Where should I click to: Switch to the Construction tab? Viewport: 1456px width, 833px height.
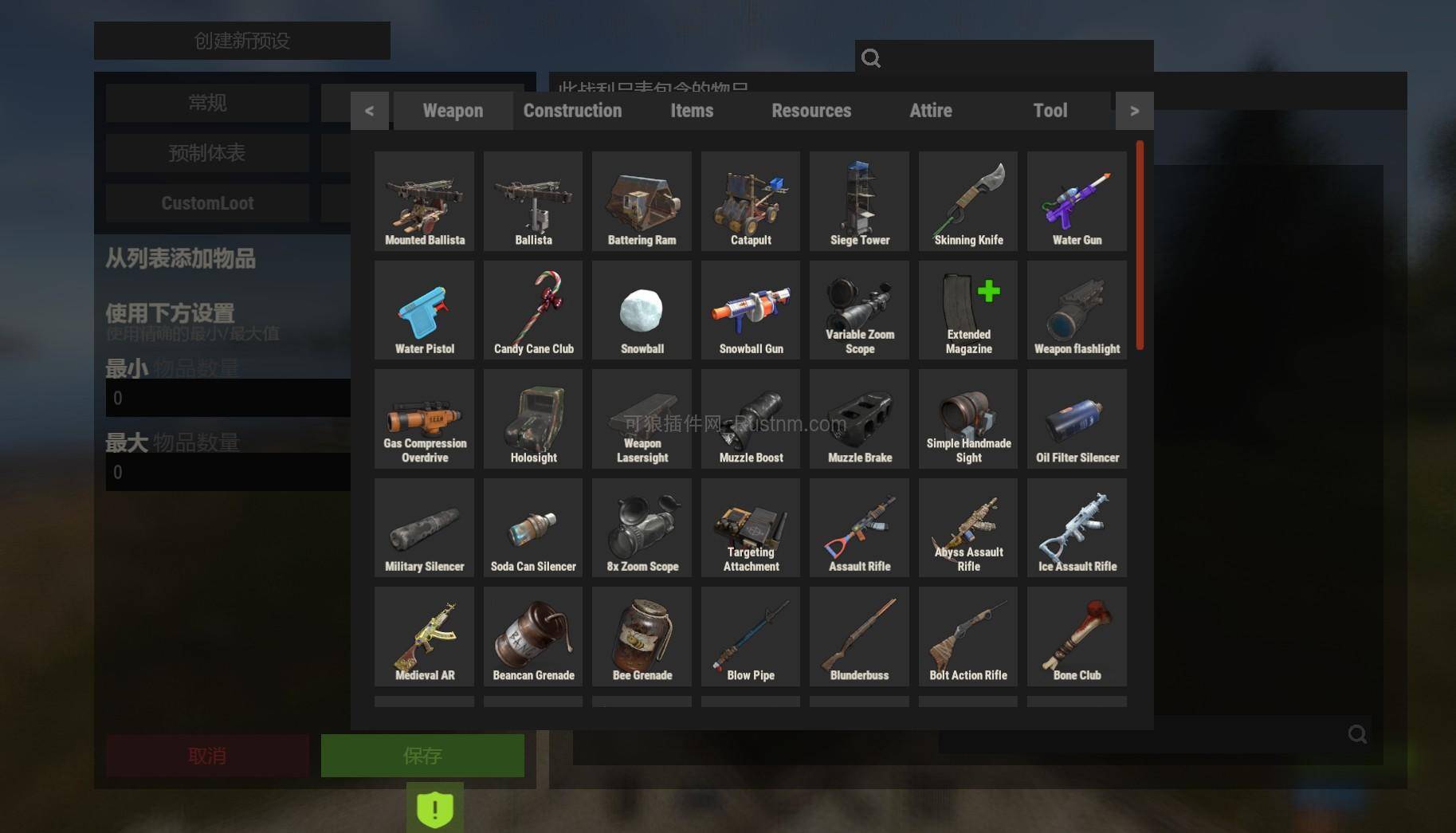point(572,110)
